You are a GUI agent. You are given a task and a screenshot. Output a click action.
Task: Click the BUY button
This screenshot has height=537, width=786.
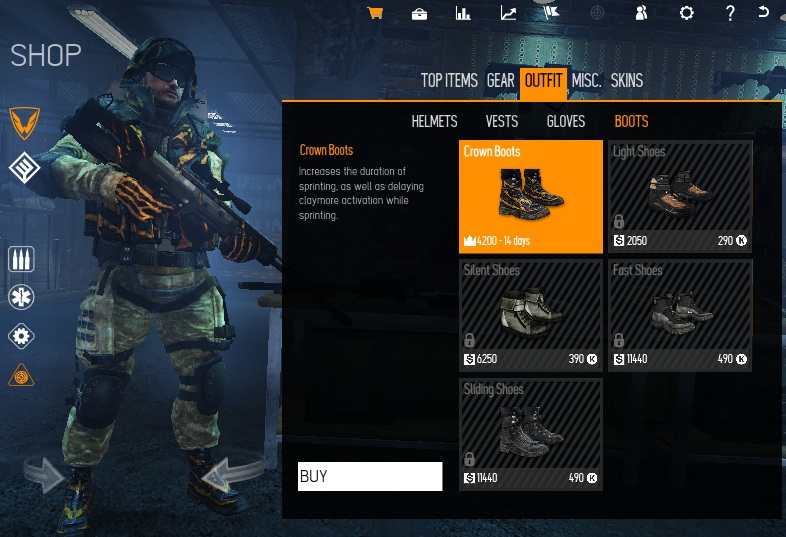(x=370, y=477)
